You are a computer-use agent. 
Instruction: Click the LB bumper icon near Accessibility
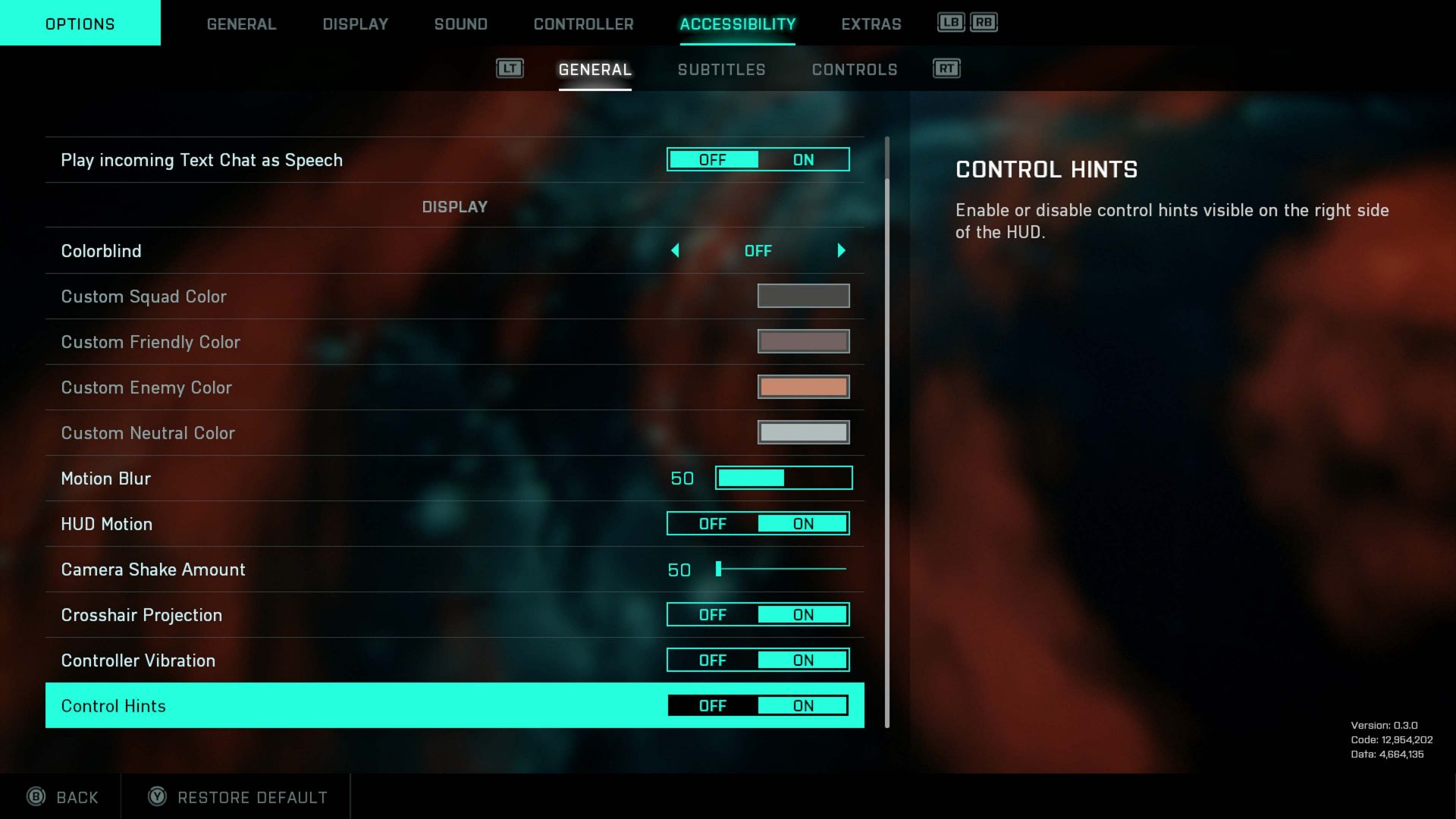[x=950, y=23]
